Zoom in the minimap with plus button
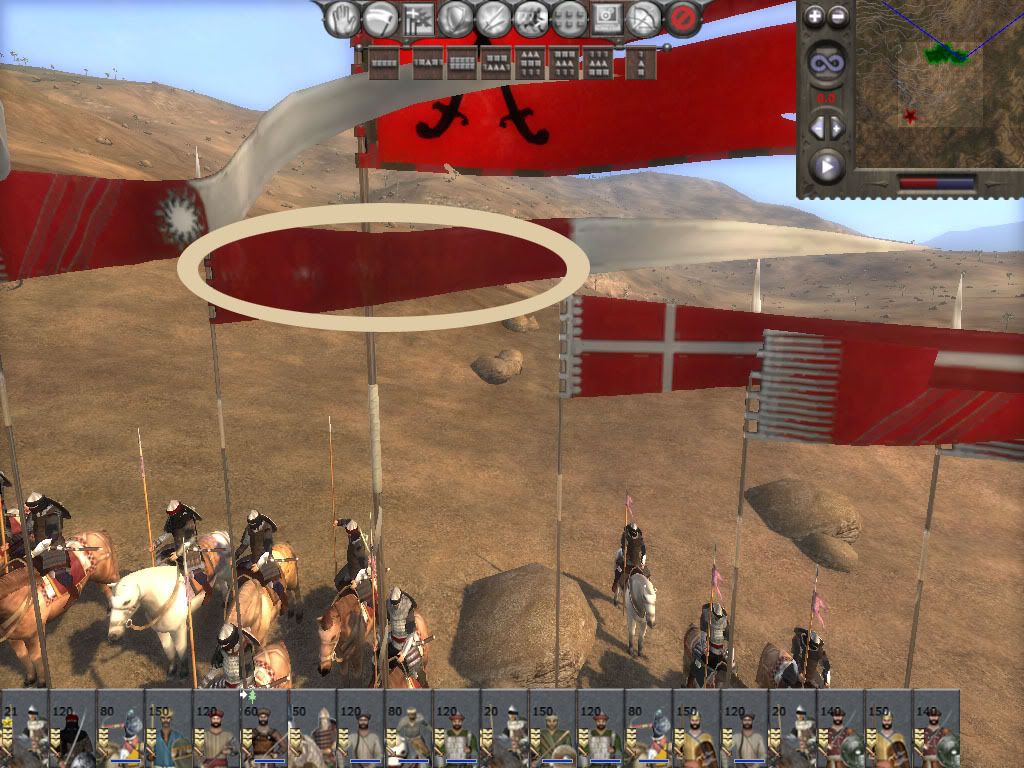This screenshot has width=1024, height=768. click(x=815, y=16)
